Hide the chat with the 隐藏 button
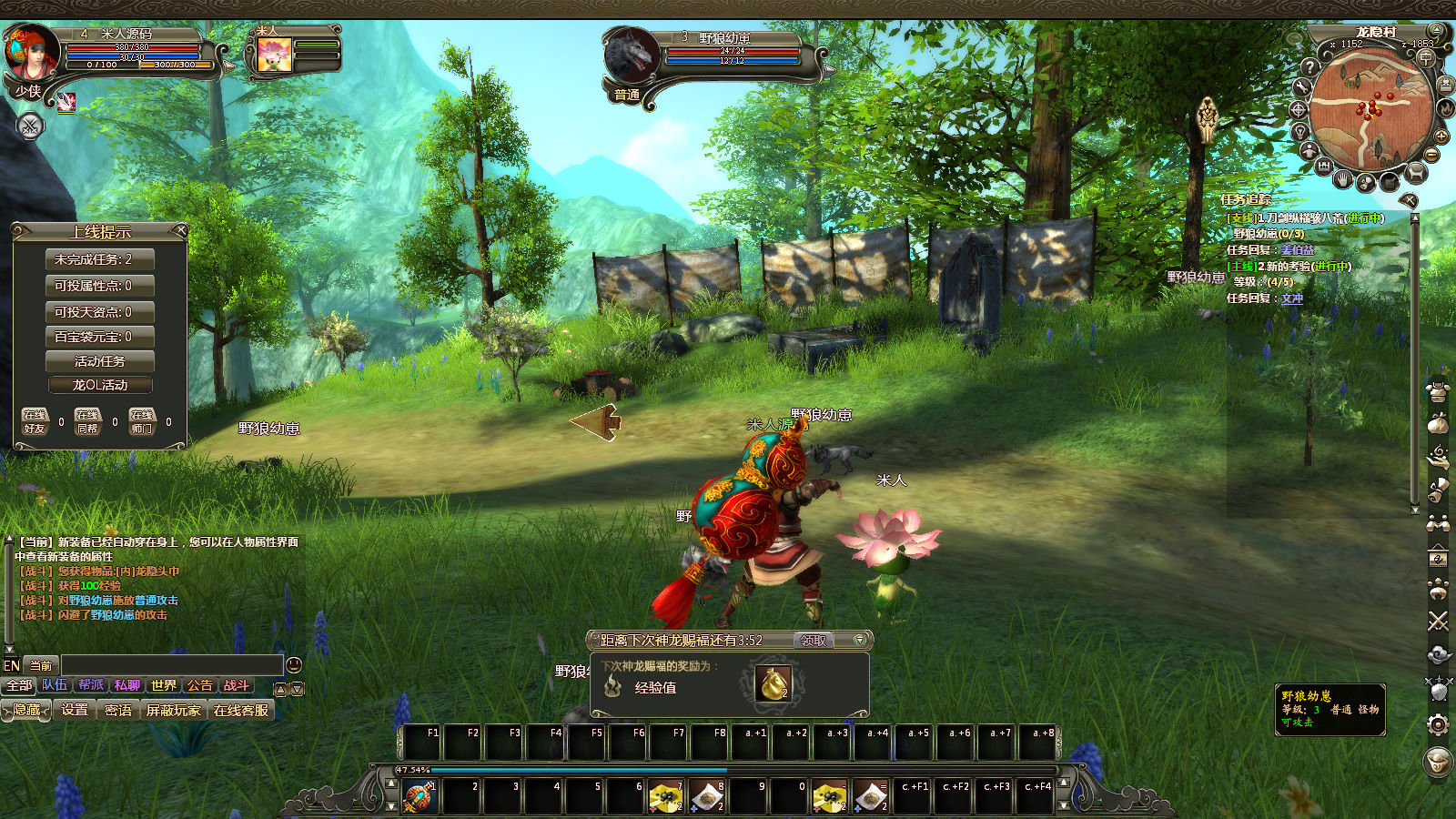Image resolution: width=1456 pixels, height=819 pixels. 26,710
